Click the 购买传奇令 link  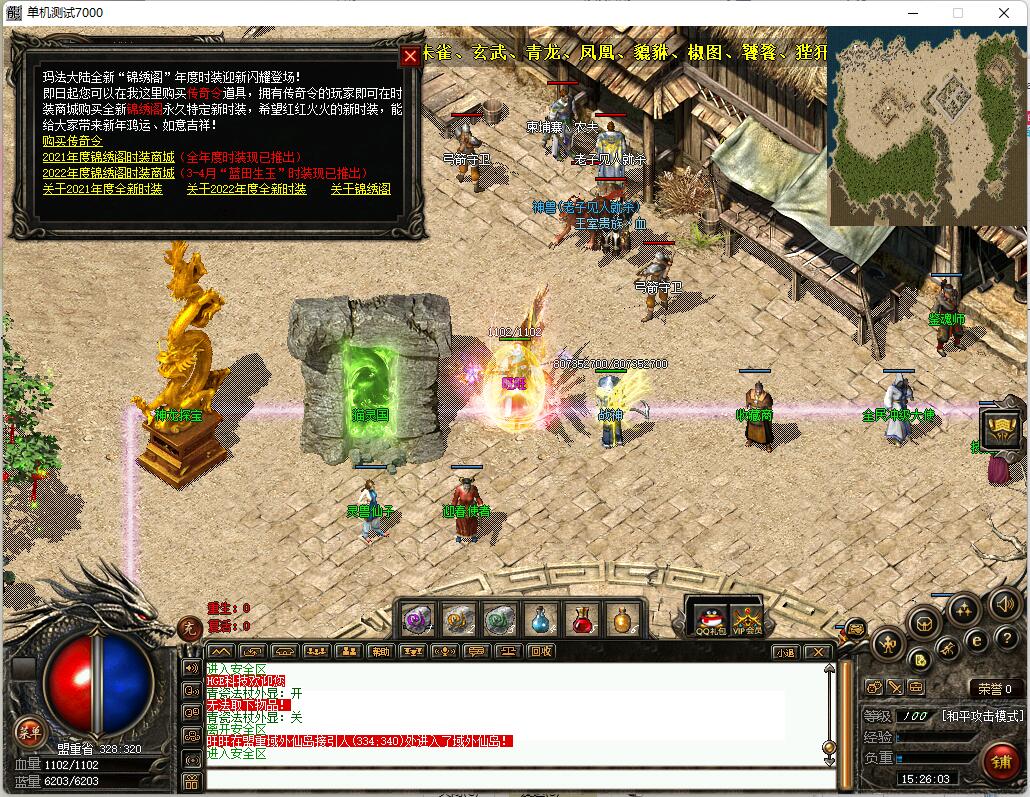[x=73, y=141]
